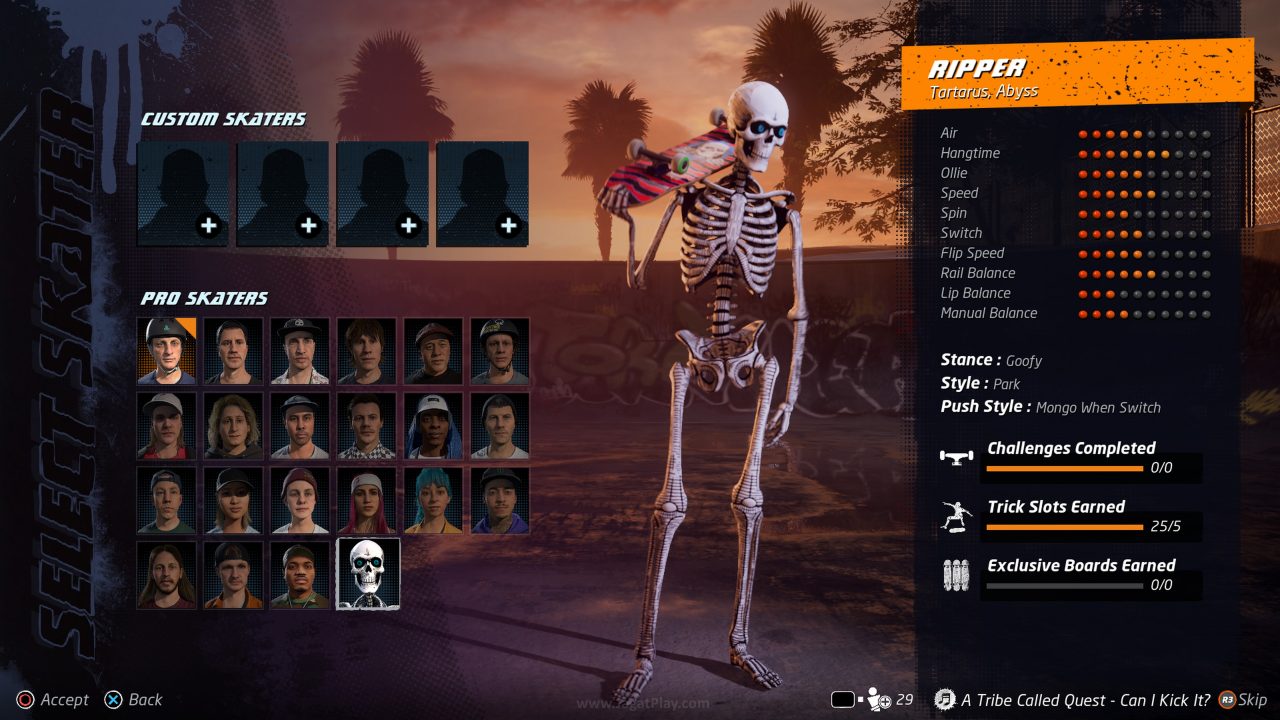Screen dimensions: 1280x720
Task: Select the skater wearing a blue hood
Action: pos(434,425)
